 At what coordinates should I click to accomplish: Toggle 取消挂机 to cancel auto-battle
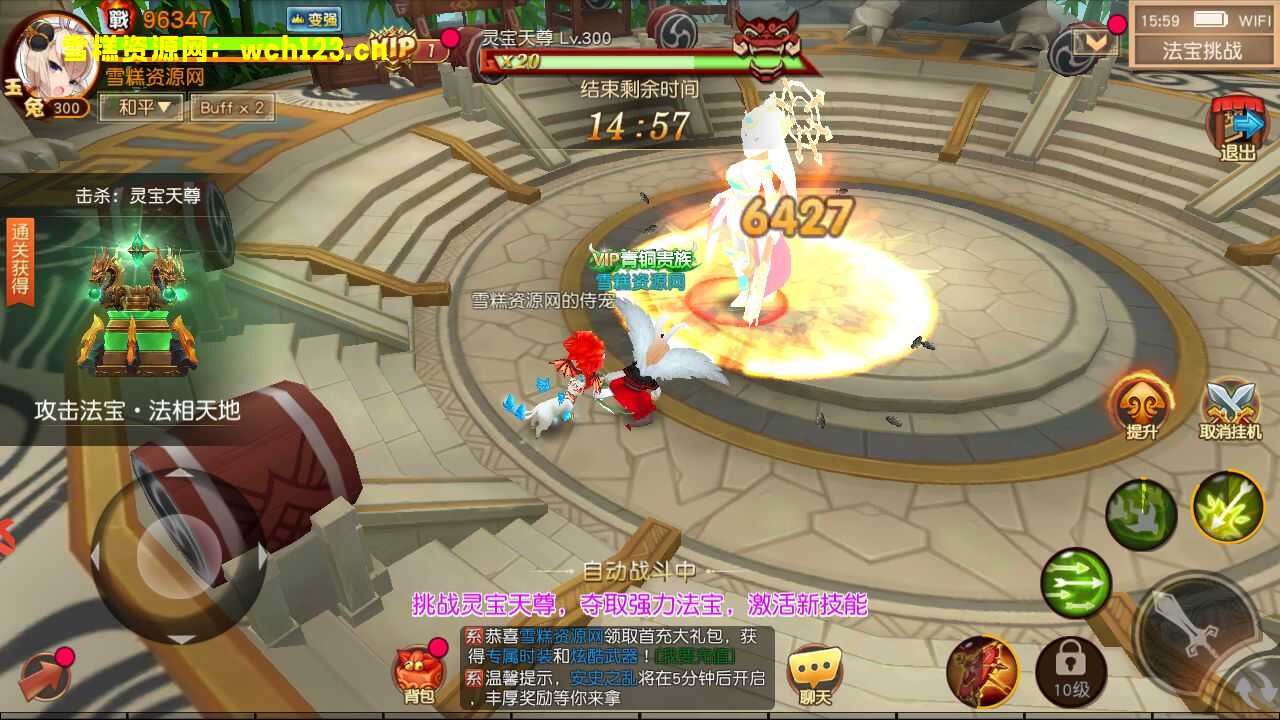(1231, 410)
